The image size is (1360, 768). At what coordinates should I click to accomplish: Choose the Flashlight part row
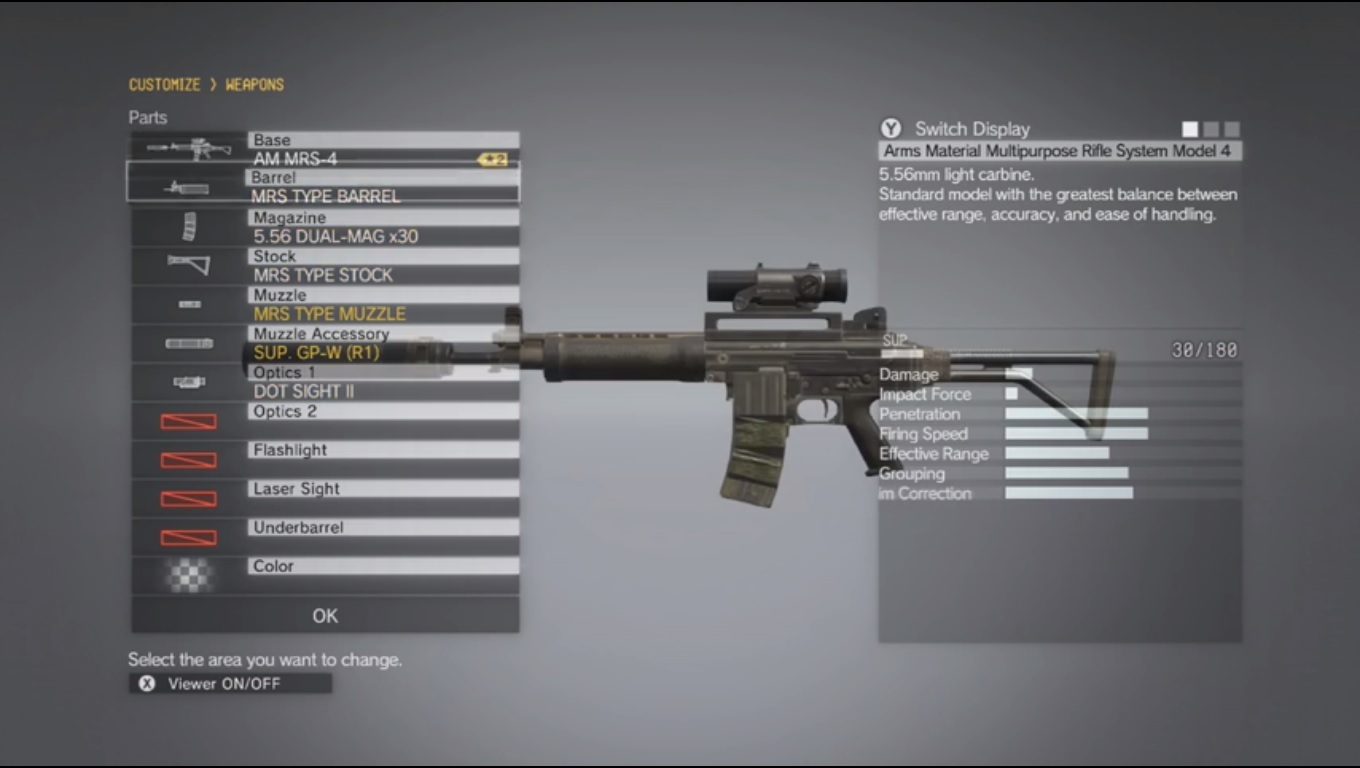(384, 460)
